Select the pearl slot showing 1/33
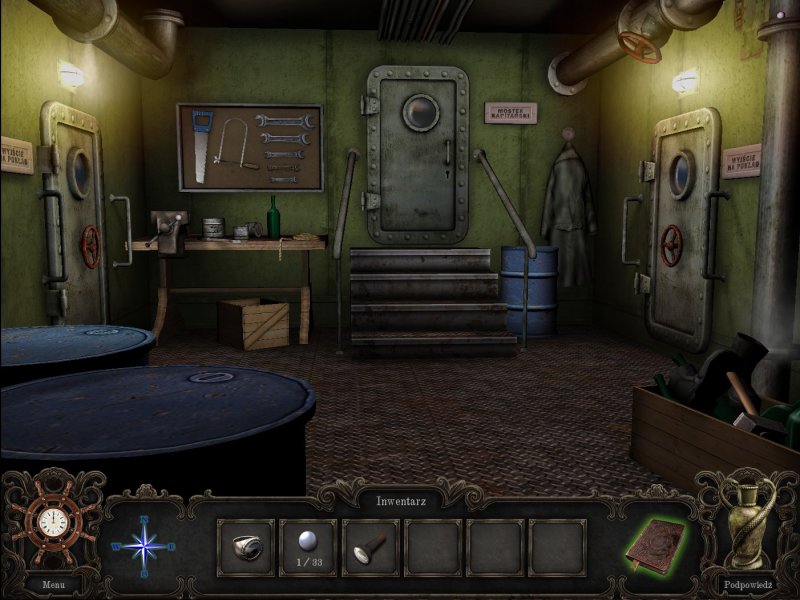The height and width of the screenshot is (600, 800). click(x=308, y=546)
